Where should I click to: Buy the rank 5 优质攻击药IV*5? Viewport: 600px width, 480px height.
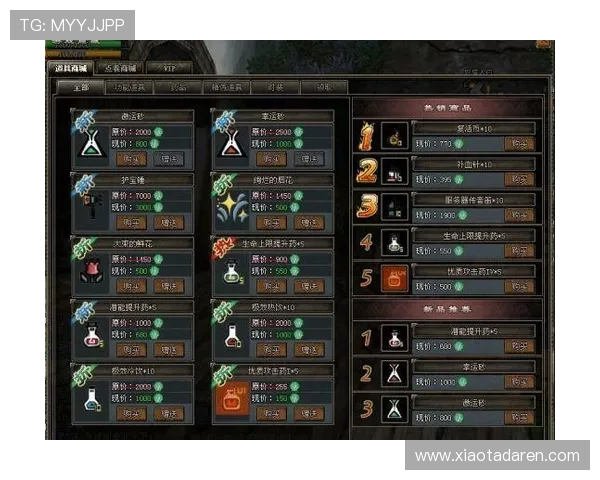coord(518,285)
